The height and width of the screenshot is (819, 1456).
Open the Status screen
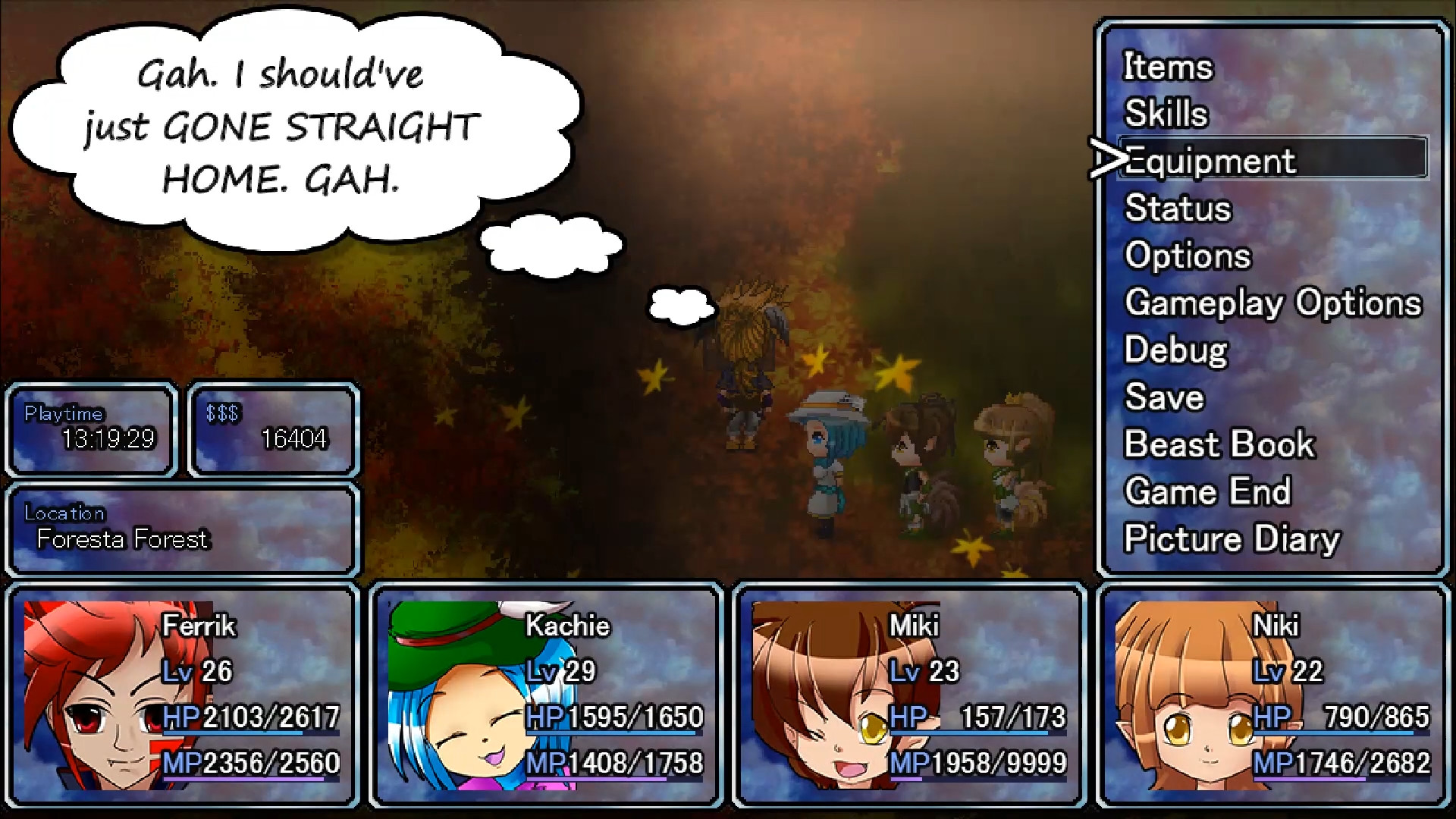(1178, 209)
